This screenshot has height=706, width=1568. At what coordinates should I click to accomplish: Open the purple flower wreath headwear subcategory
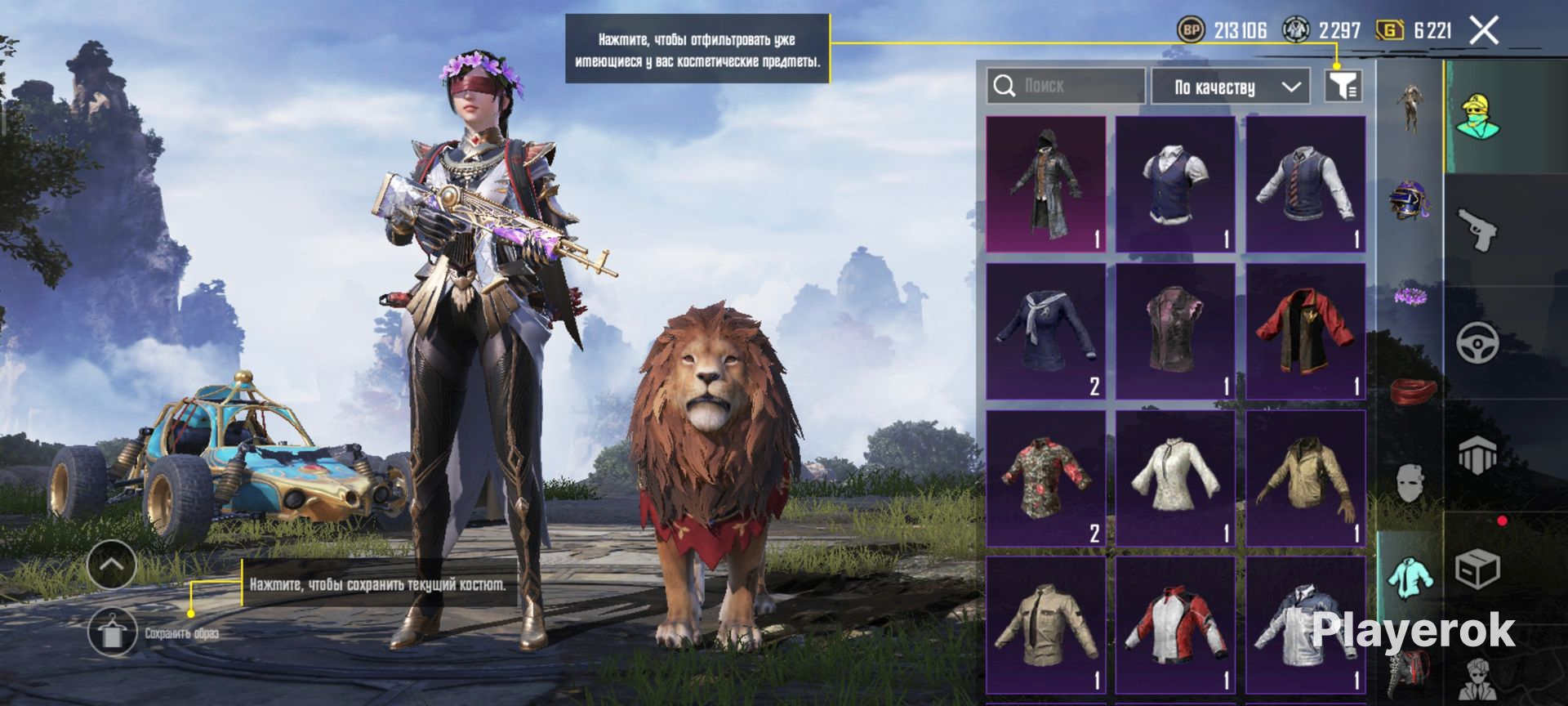tap(1410, 294)
